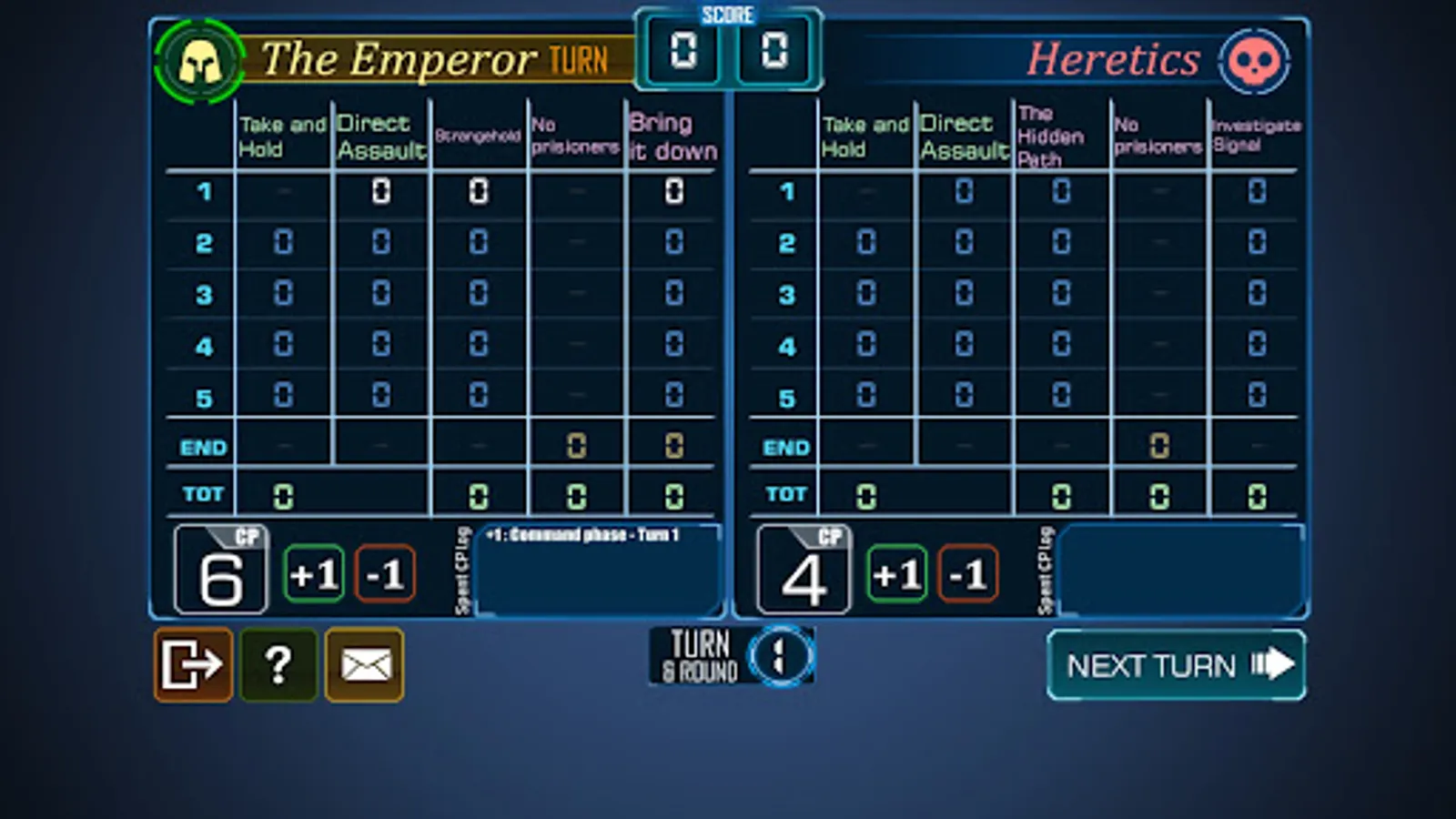Image resolution: width=1456 pixels, height=819 pixels.
Task: Click the mail envelope icon
Action: (x=363, y=665)
